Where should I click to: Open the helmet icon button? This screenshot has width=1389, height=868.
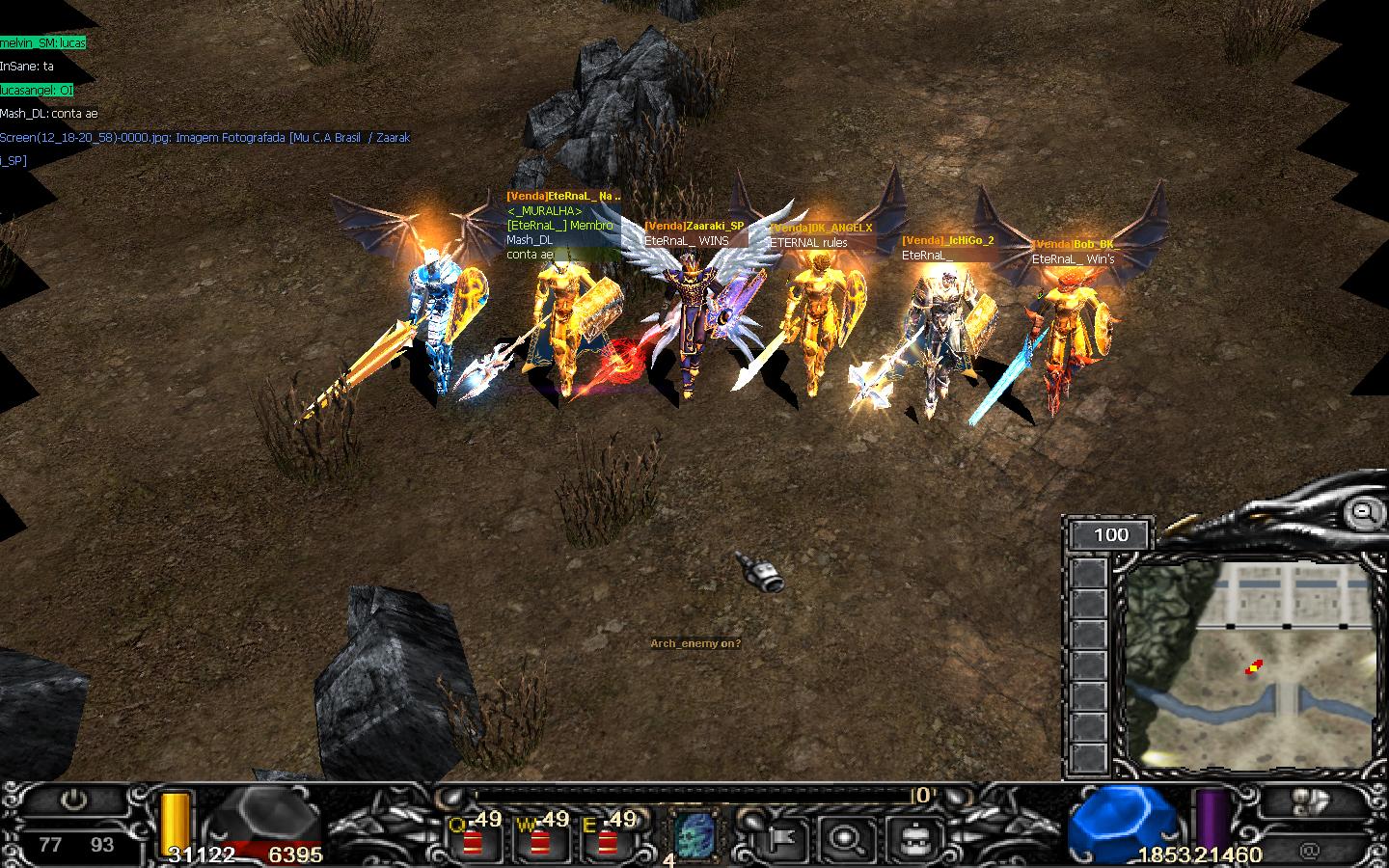[911, 839]
